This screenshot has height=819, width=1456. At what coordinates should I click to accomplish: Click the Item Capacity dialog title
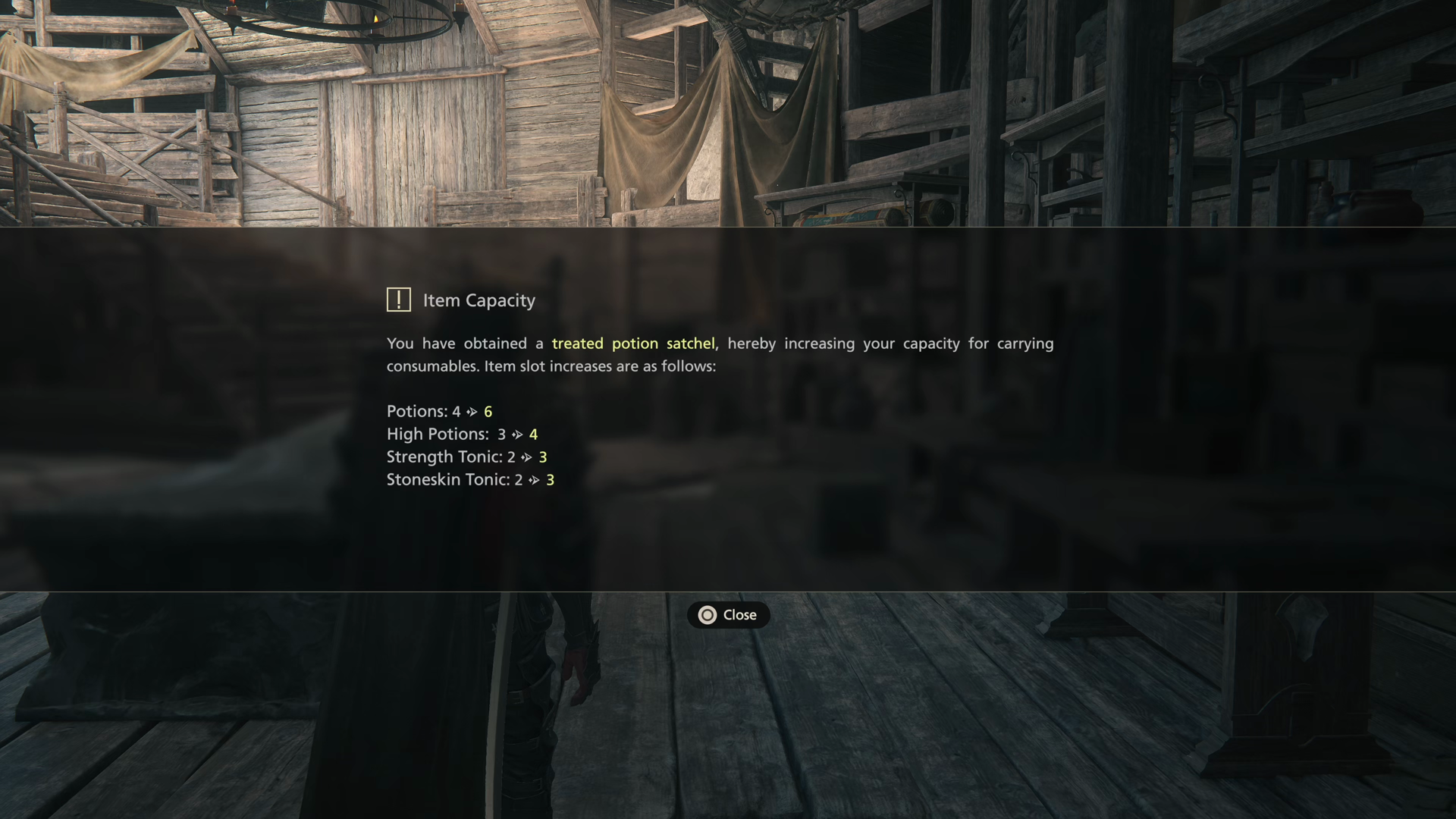click(479, 300)
